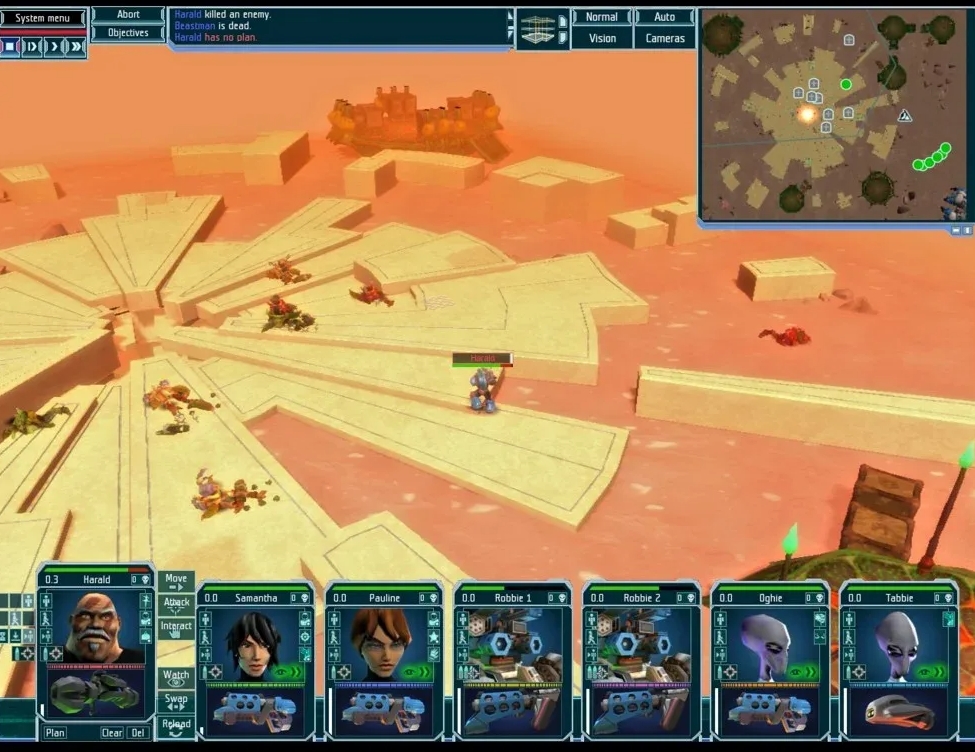The image size is (975, 752).
Task: Toggle the Auto button
Action: pos(664,17)
